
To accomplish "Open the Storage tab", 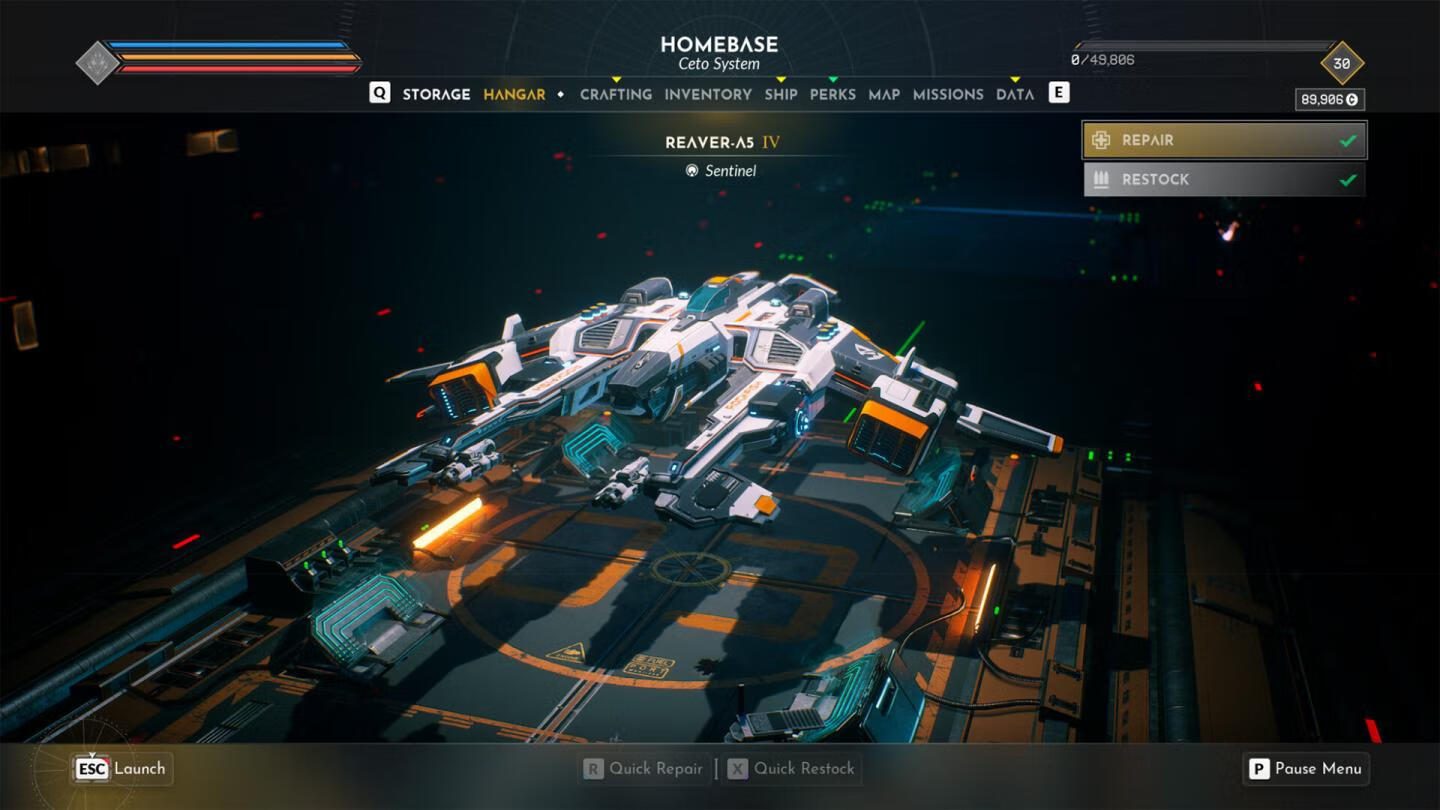I will tap(436, 94).
